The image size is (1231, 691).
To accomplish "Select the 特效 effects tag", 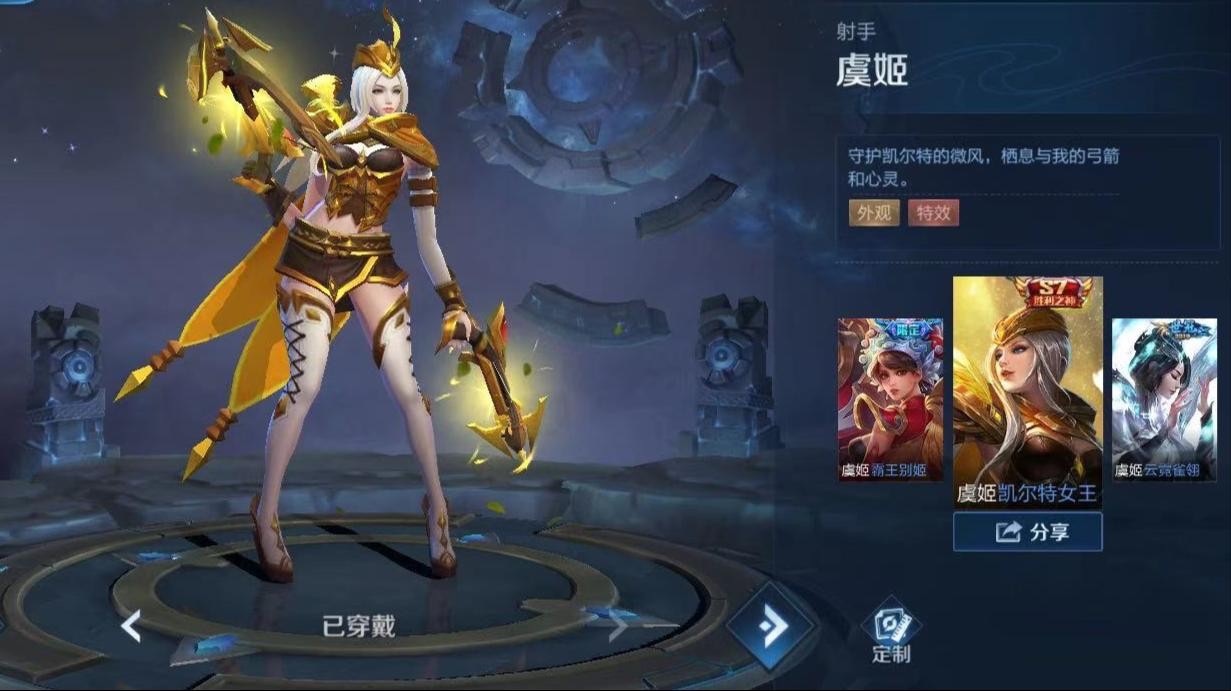I will click(x=933, y=212).
